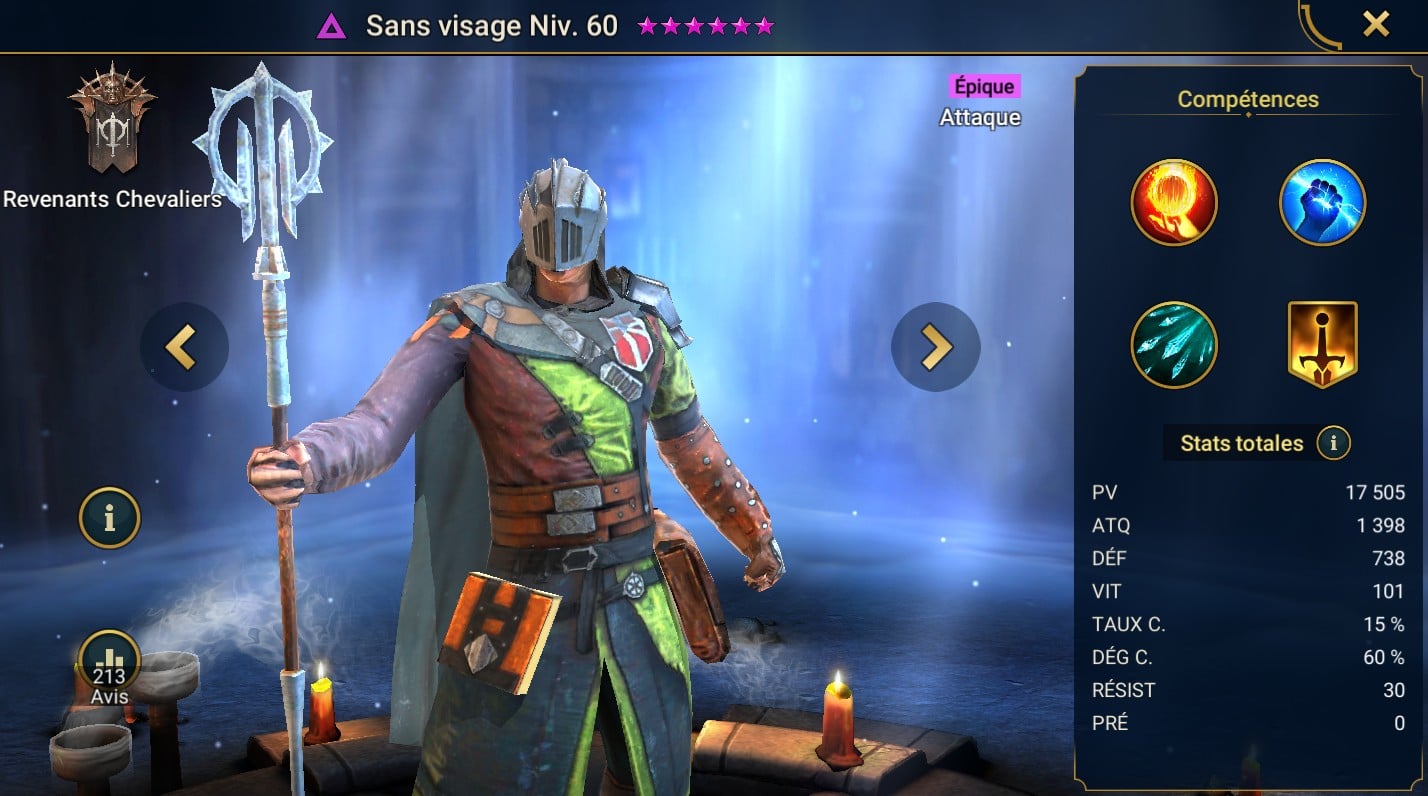
Task: Close the champion info screen
Action: click(1376, 25)
